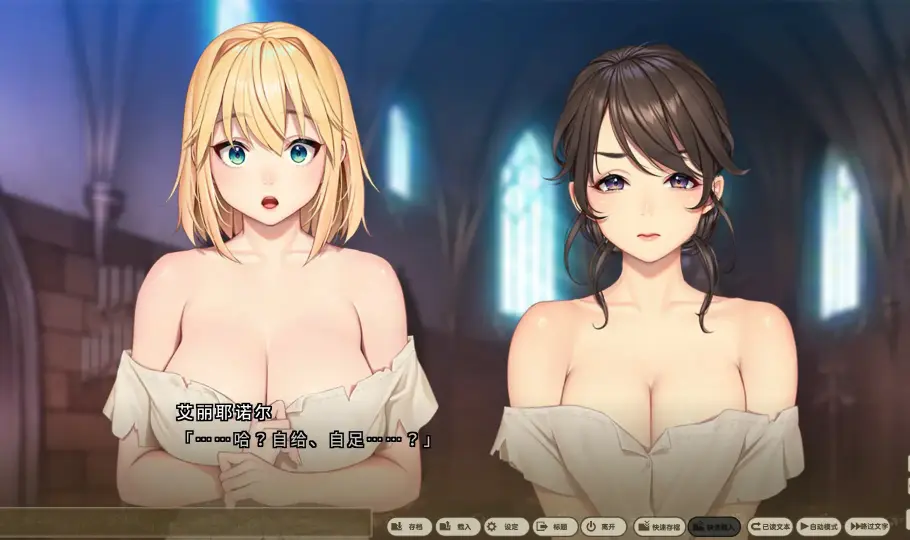Screen dimensions: 910x540
Task: Click the darkened 快速载入 quick load button
Action: pos(715,526)
